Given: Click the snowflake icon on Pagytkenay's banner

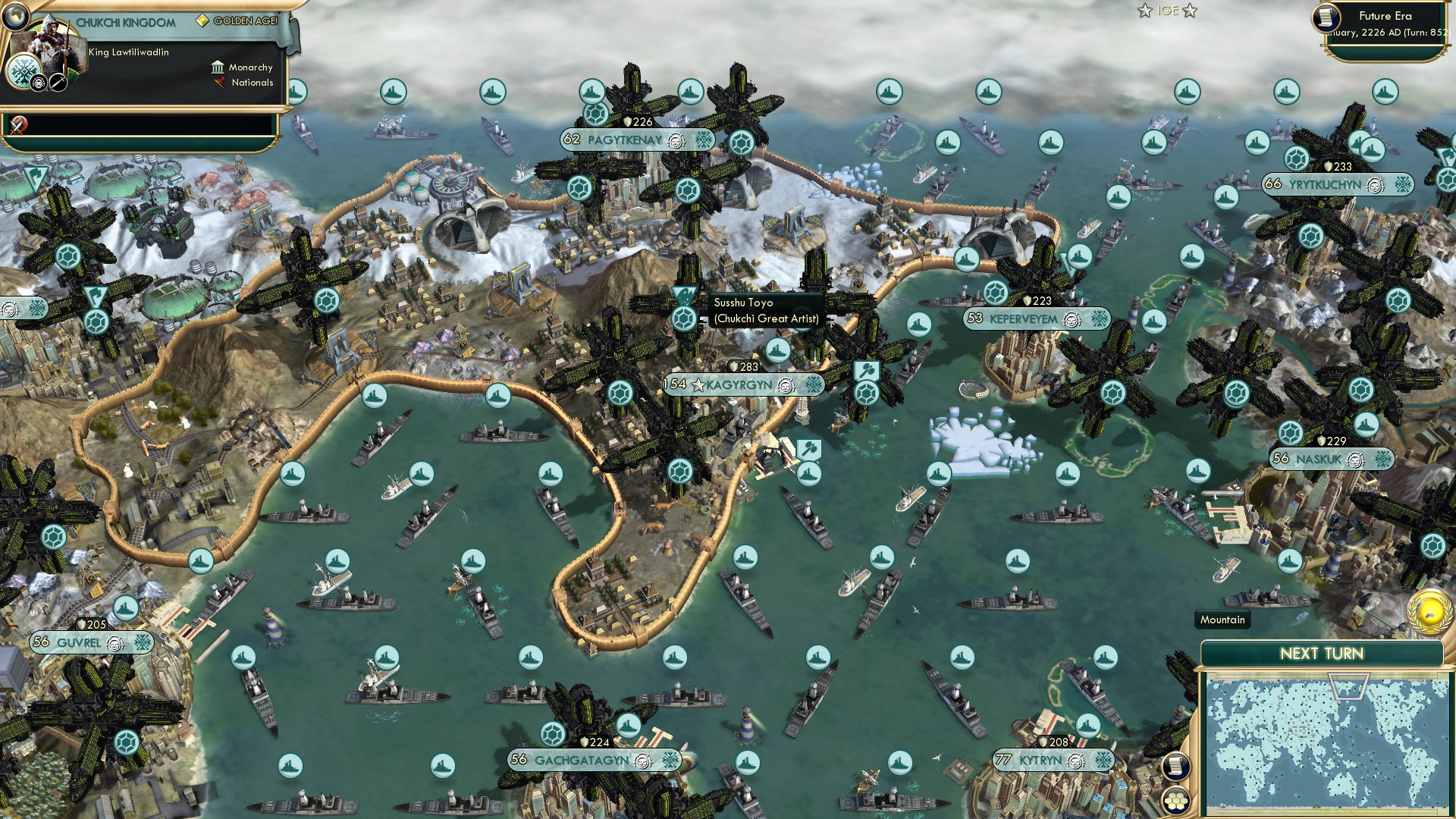Looking at the screenshot, I should 704,140.
